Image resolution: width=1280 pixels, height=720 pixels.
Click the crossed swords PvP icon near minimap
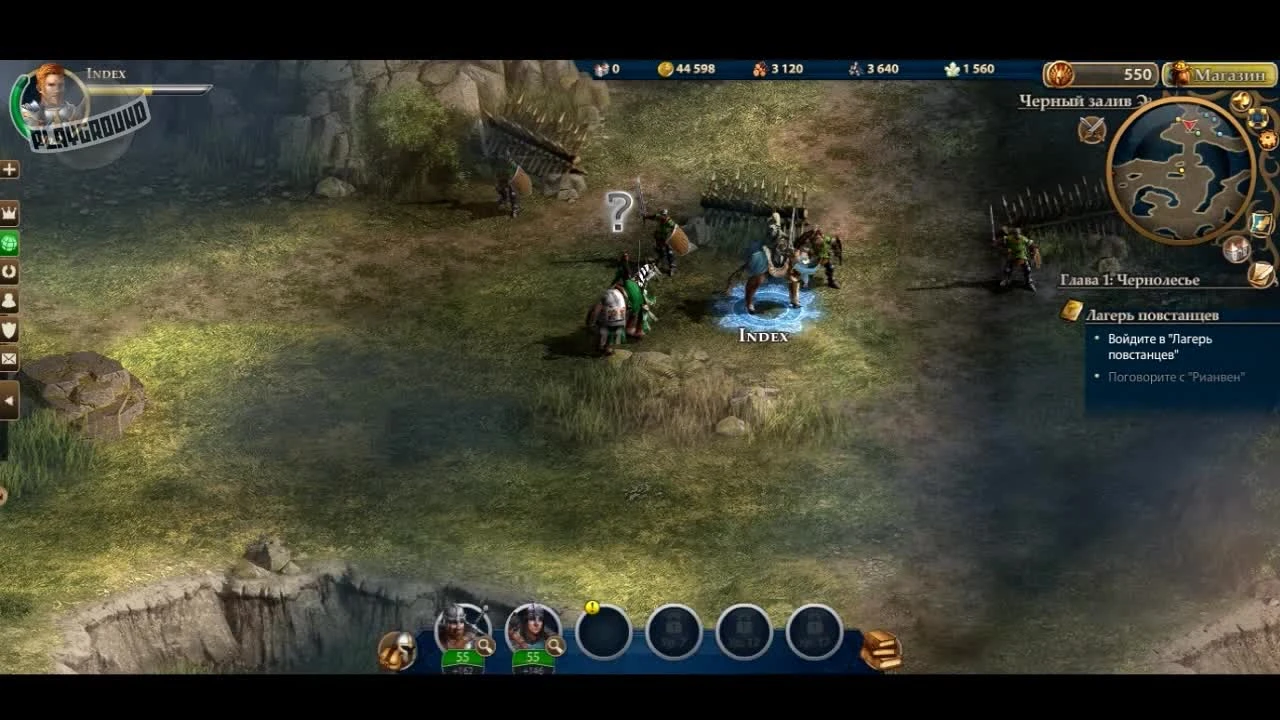point(1091,128)
